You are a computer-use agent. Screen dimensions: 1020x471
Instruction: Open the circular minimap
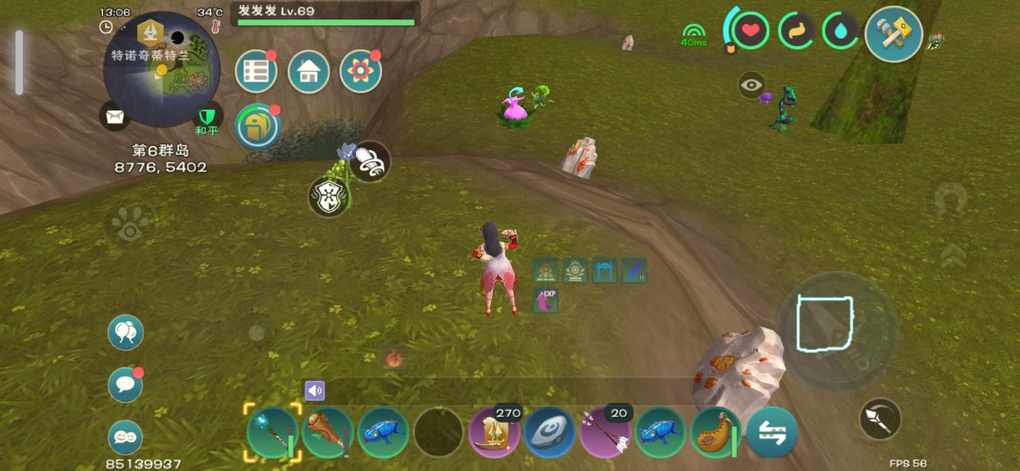tap(162, 69)
